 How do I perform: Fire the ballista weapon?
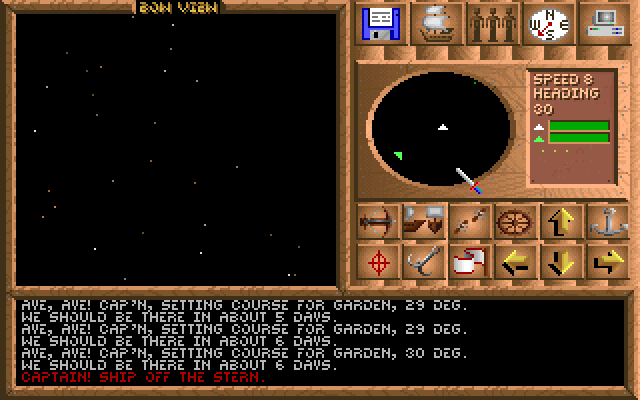[x=378, y=221]
